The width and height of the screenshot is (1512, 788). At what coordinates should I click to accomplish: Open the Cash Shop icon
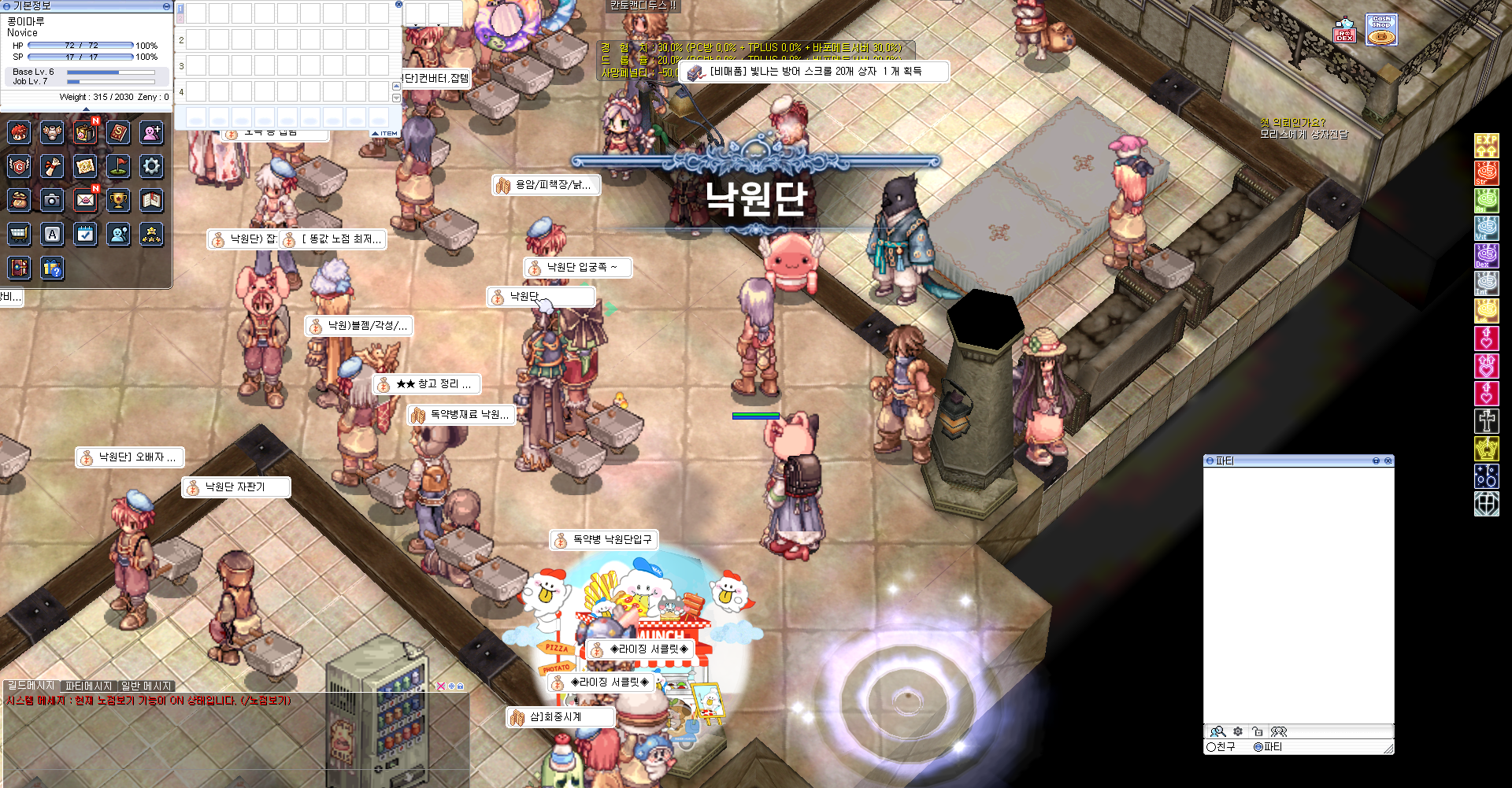tap(1381, 29)
